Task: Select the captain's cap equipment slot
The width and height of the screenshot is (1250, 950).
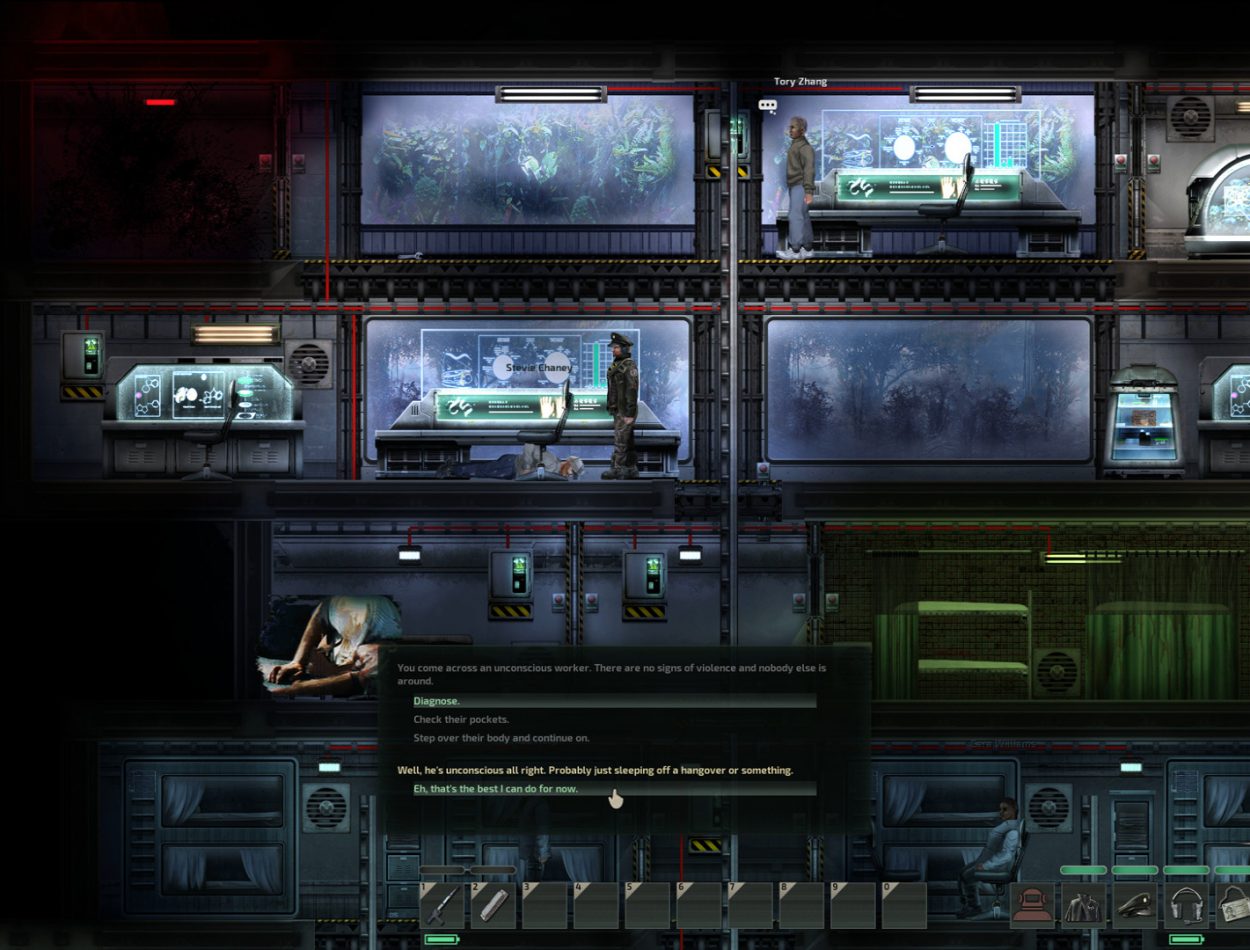Action: click(1135, 905)
